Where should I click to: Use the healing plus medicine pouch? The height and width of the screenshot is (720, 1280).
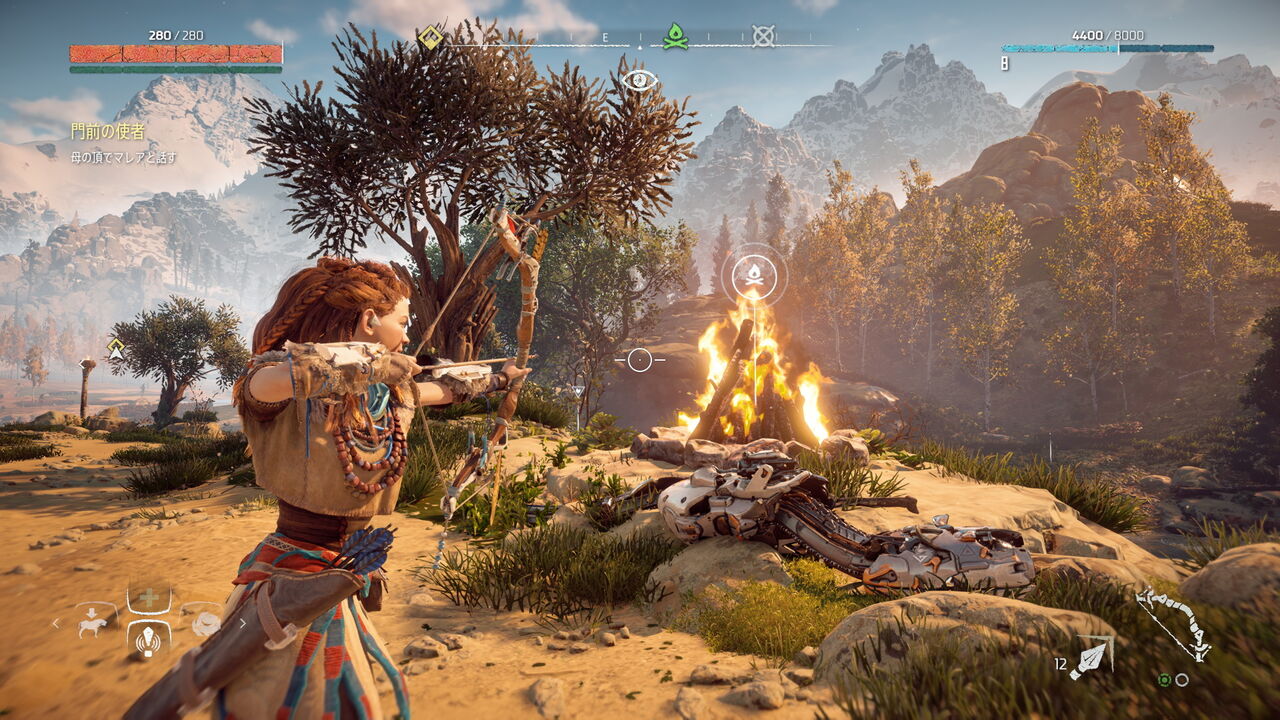148,598
